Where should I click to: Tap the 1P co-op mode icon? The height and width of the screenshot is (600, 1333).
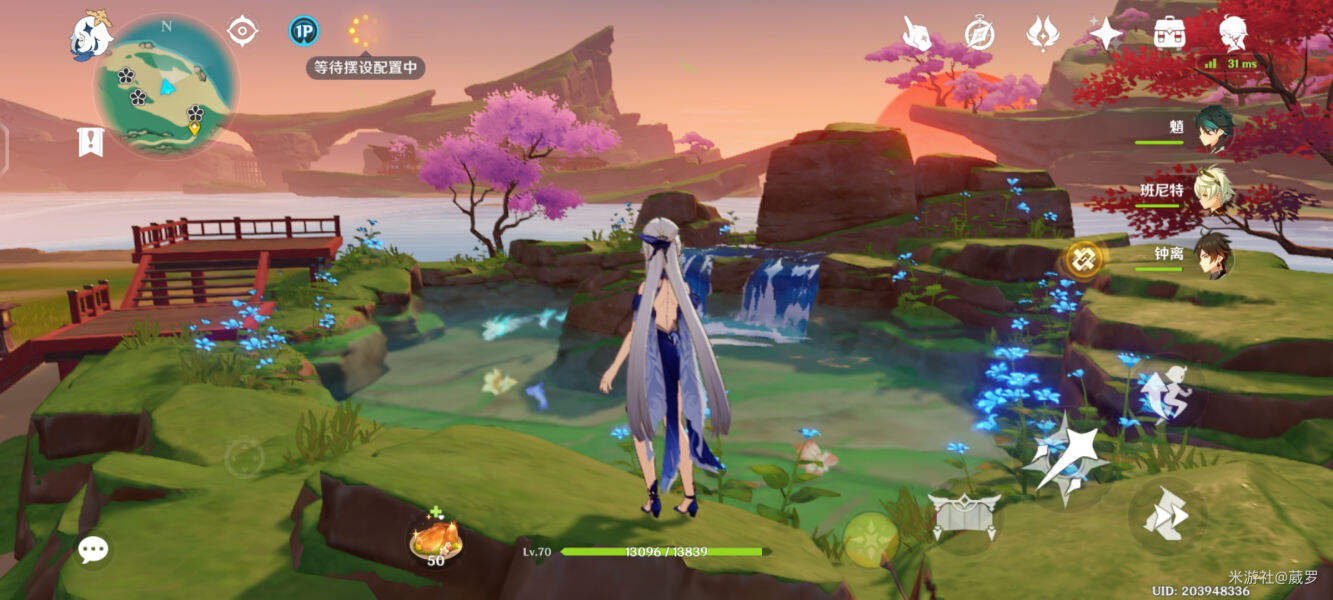click(x=304, y=31)
